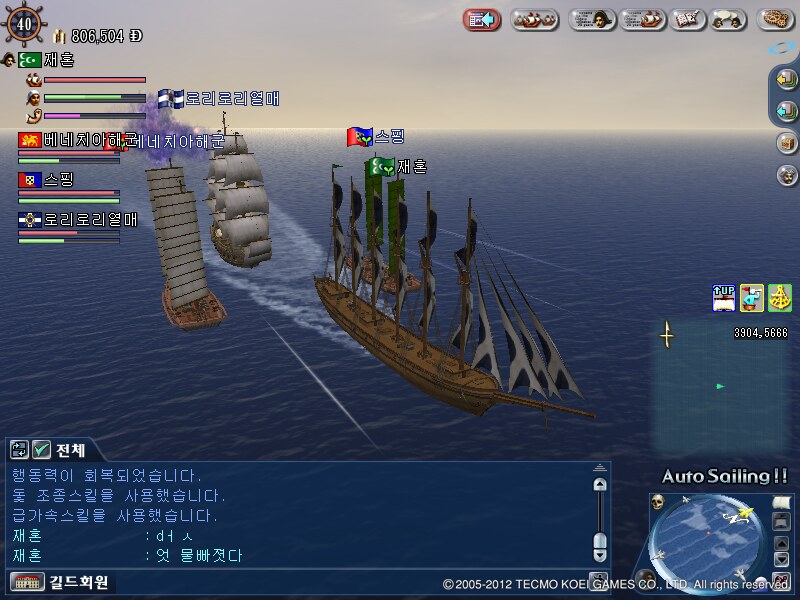
Task: Open the fleet menu with three ships
Action: tap(535, 18)
